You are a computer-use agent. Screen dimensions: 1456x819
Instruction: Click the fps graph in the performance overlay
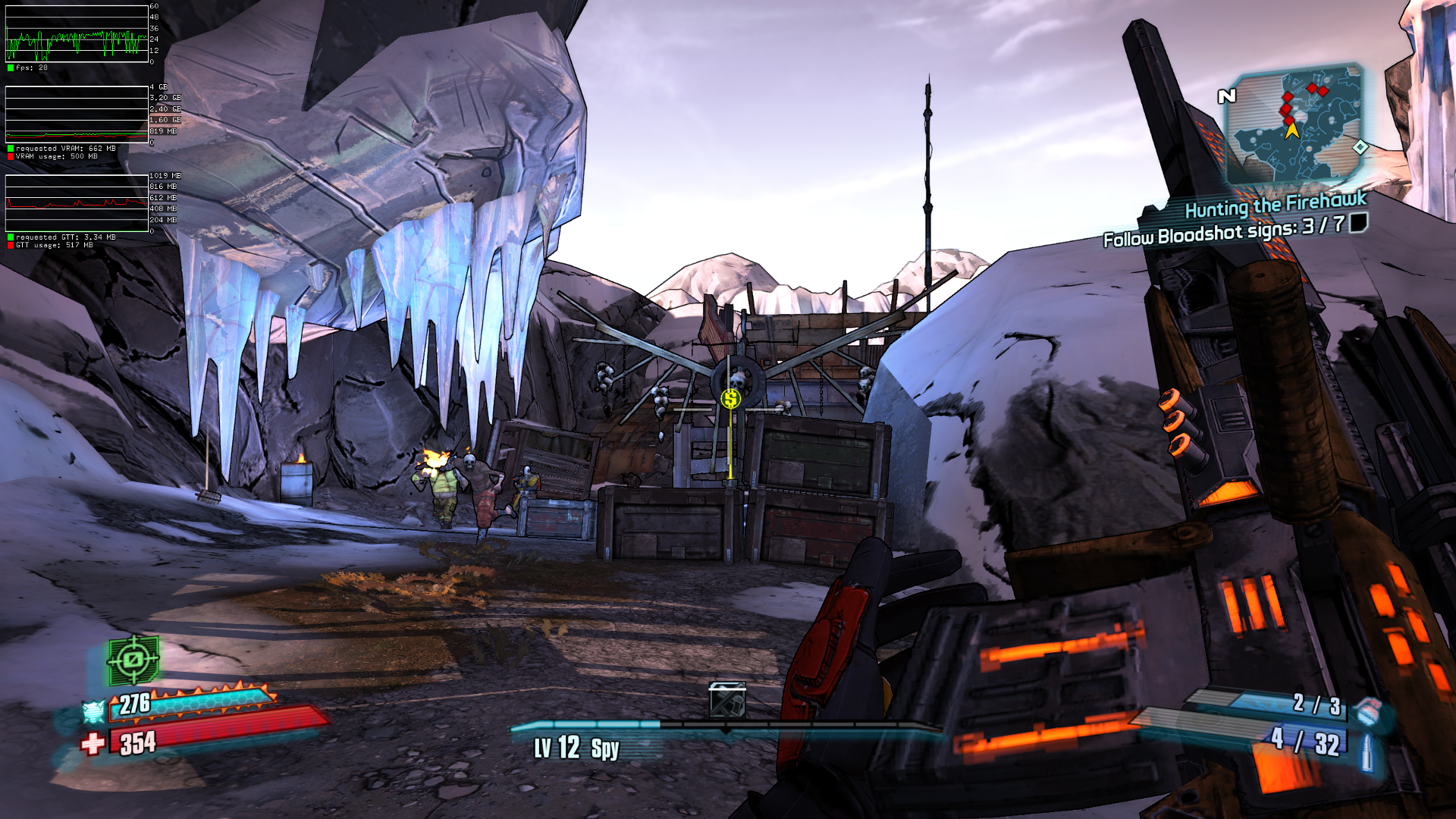pos(77,34)
